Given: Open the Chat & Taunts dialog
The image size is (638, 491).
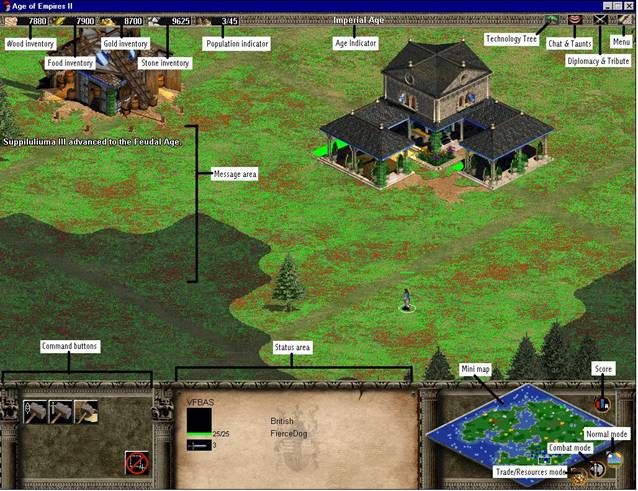Looking at the screenshot, I should pos(576,19).
